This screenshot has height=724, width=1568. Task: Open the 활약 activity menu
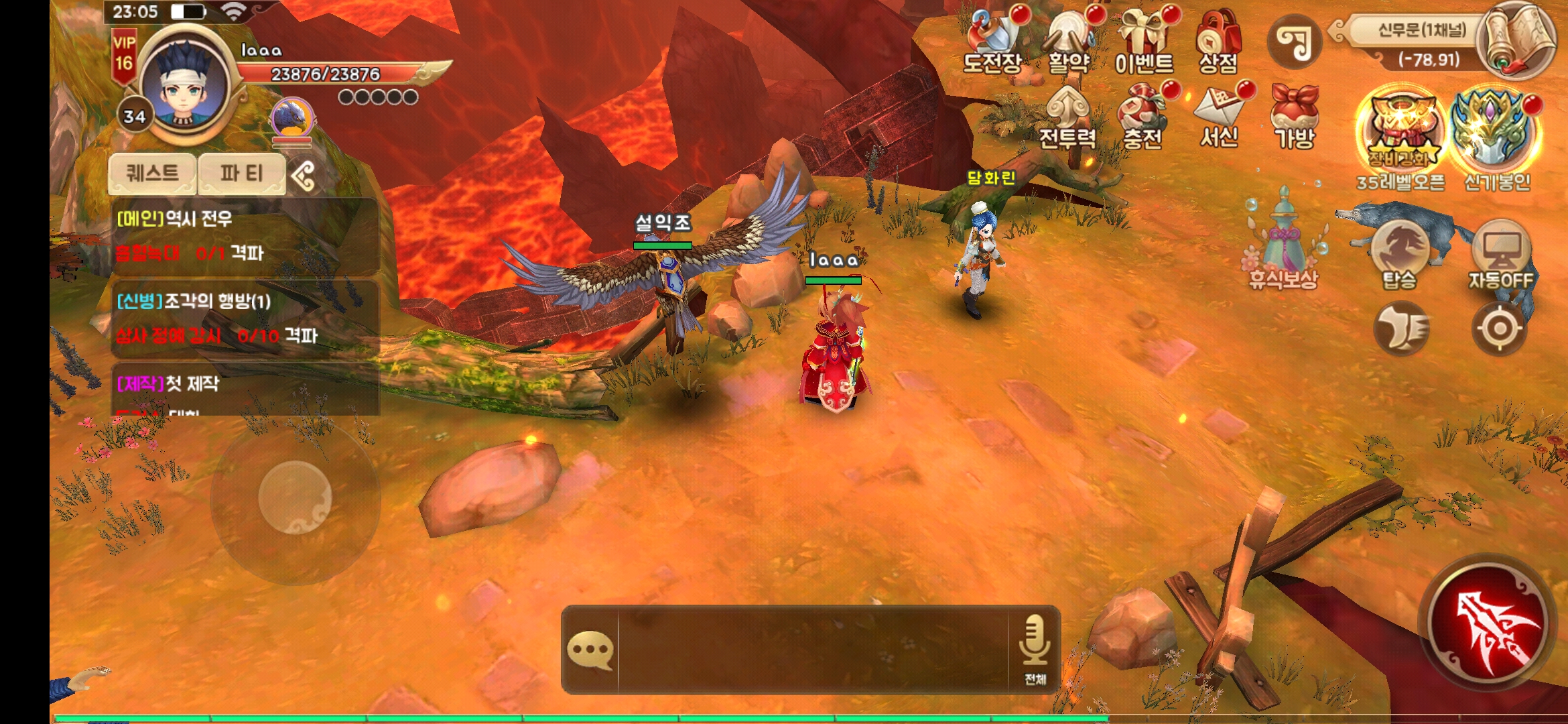[1069, 42]
